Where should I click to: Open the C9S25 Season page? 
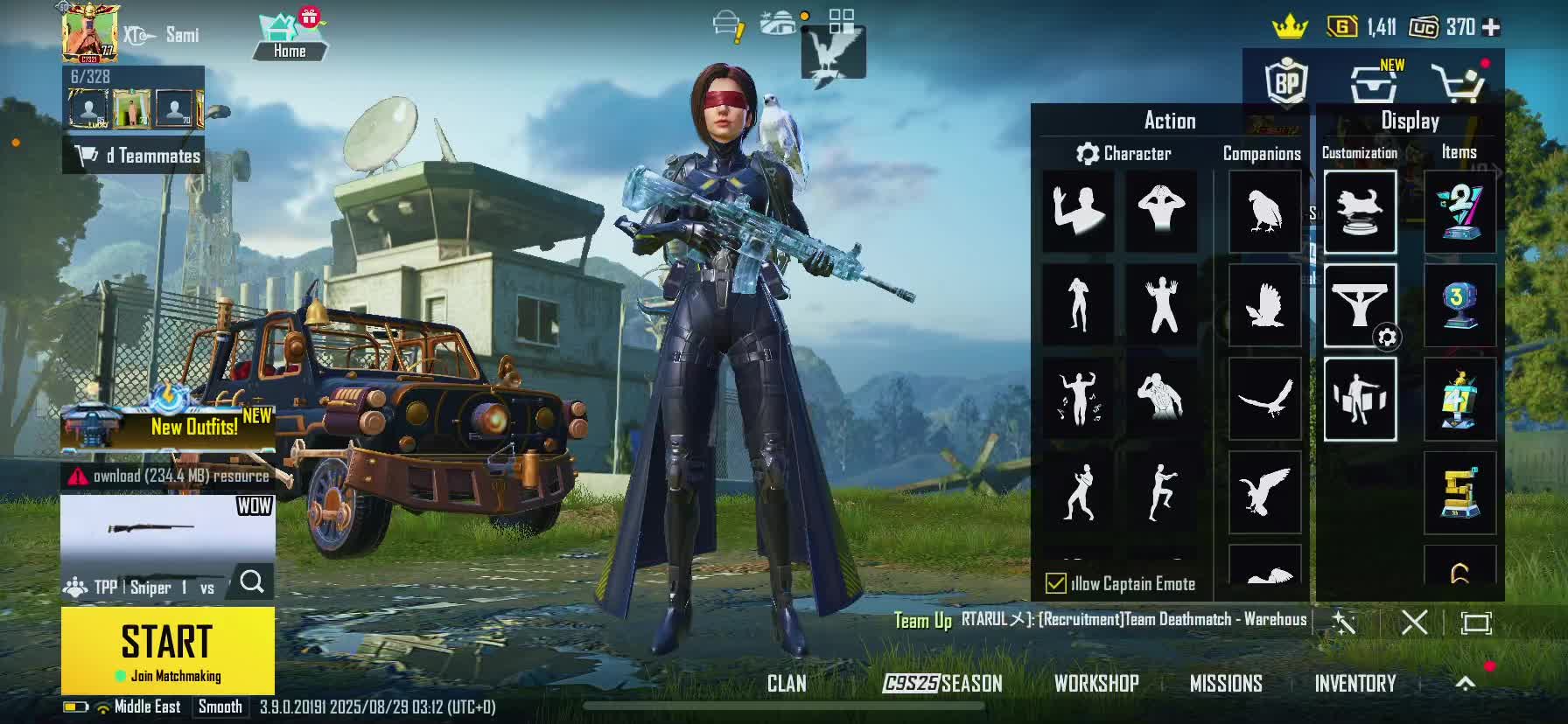(942, 684)
